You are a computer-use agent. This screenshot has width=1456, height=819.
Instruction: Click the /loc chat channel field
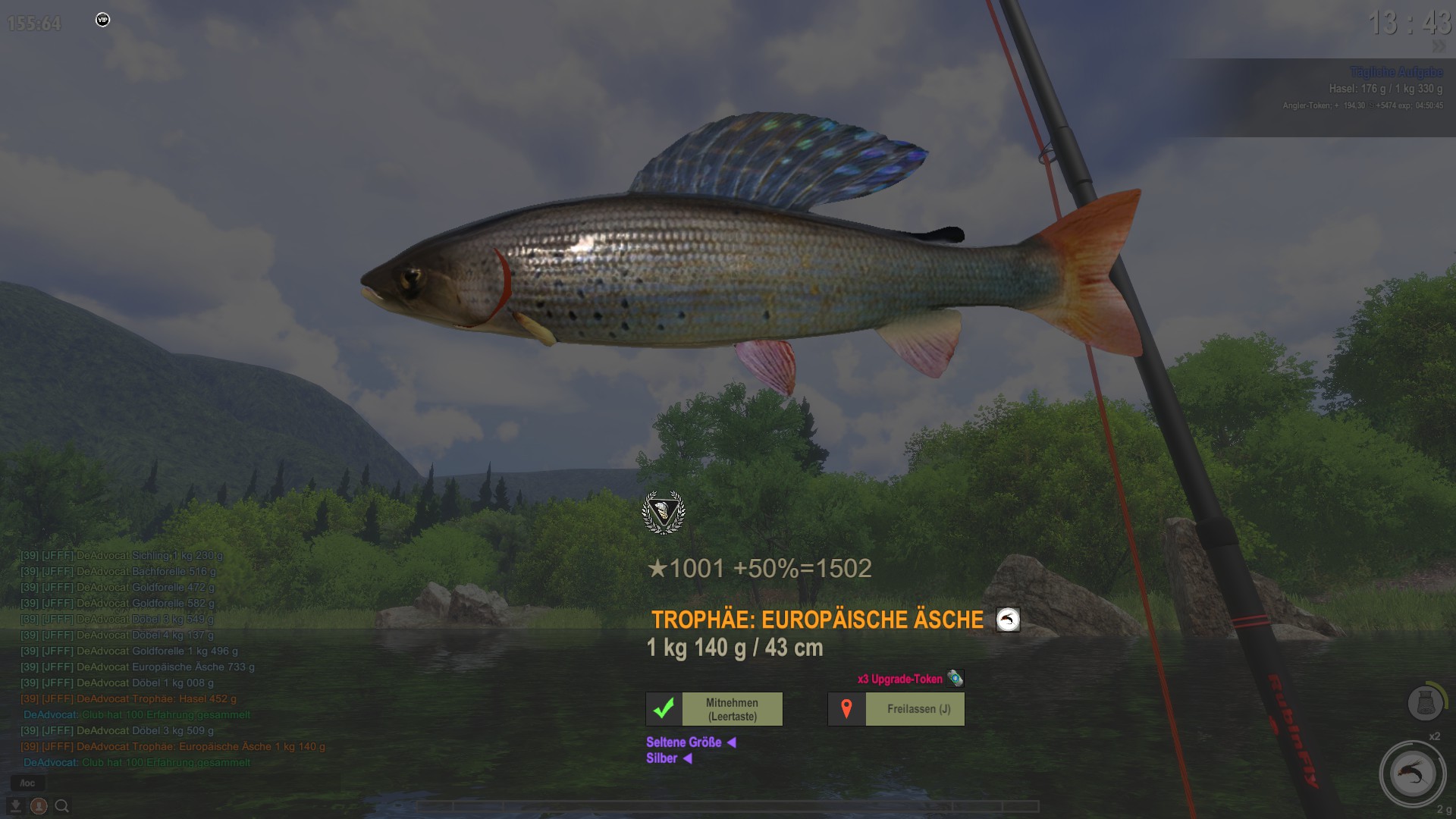point(28,783)
